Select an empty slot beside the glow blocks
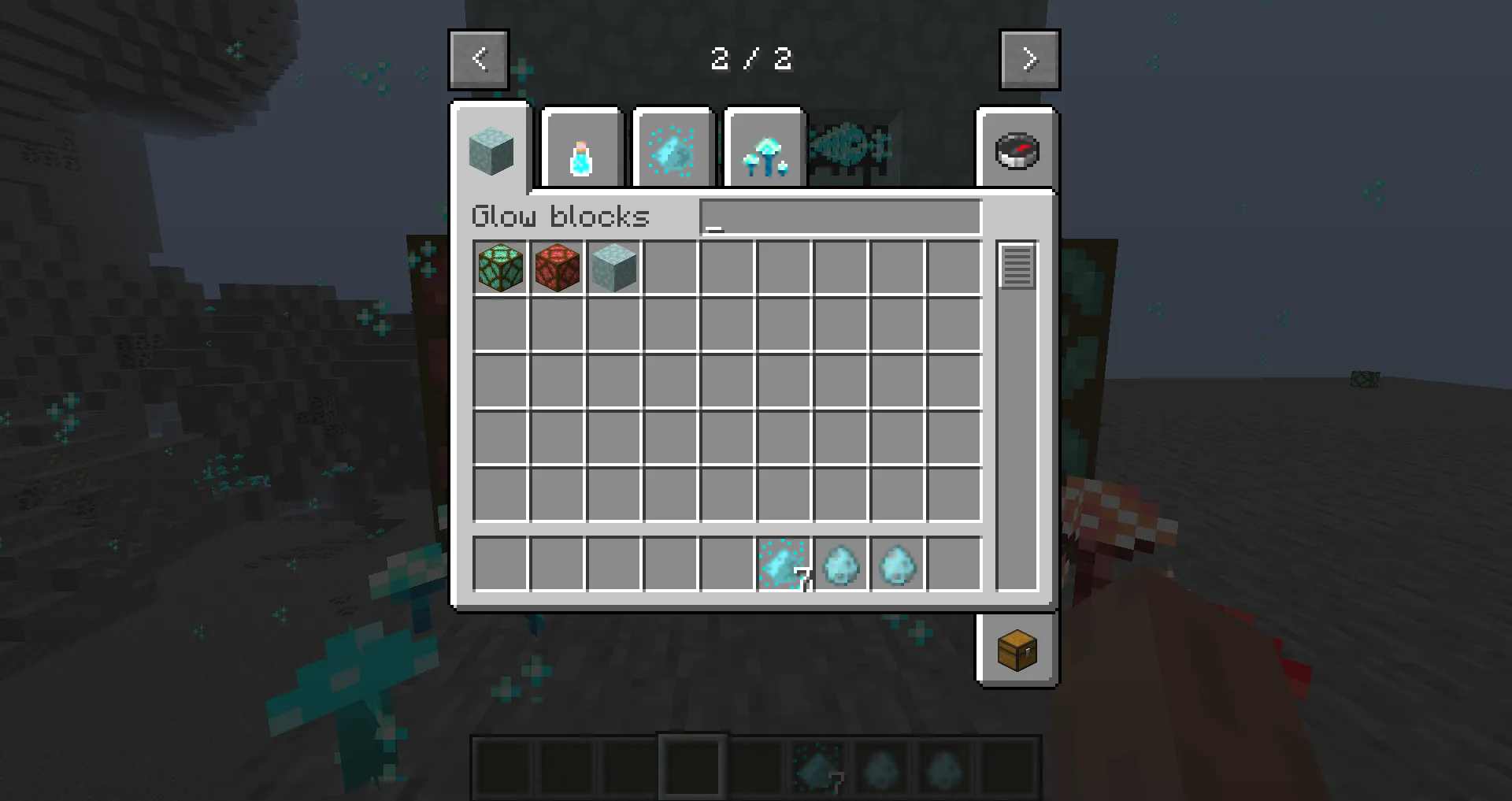This screenshot has height=801, width=1512. (x=670, y=268)
